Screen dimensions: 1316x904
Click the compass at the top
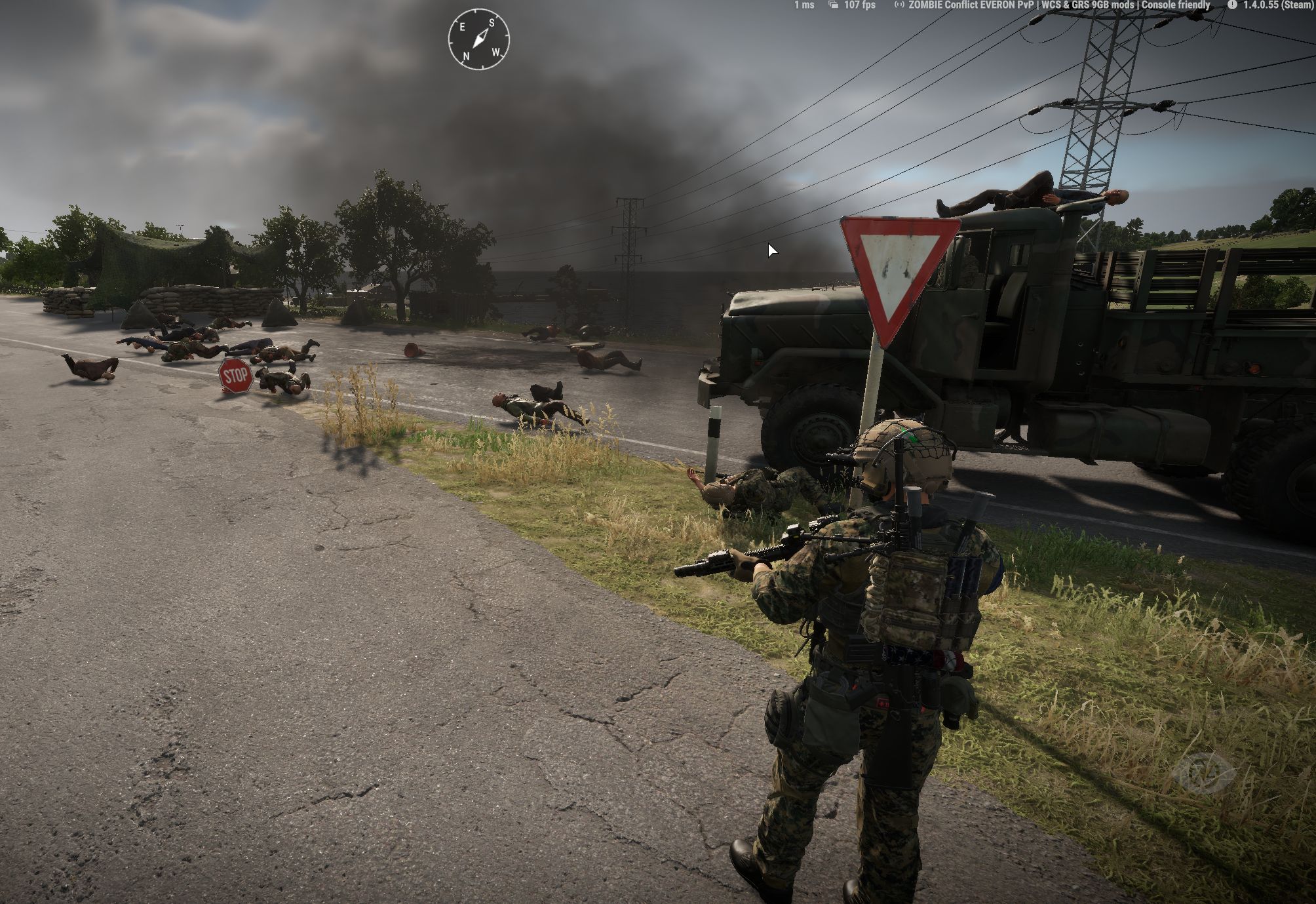tap(478, 40)
